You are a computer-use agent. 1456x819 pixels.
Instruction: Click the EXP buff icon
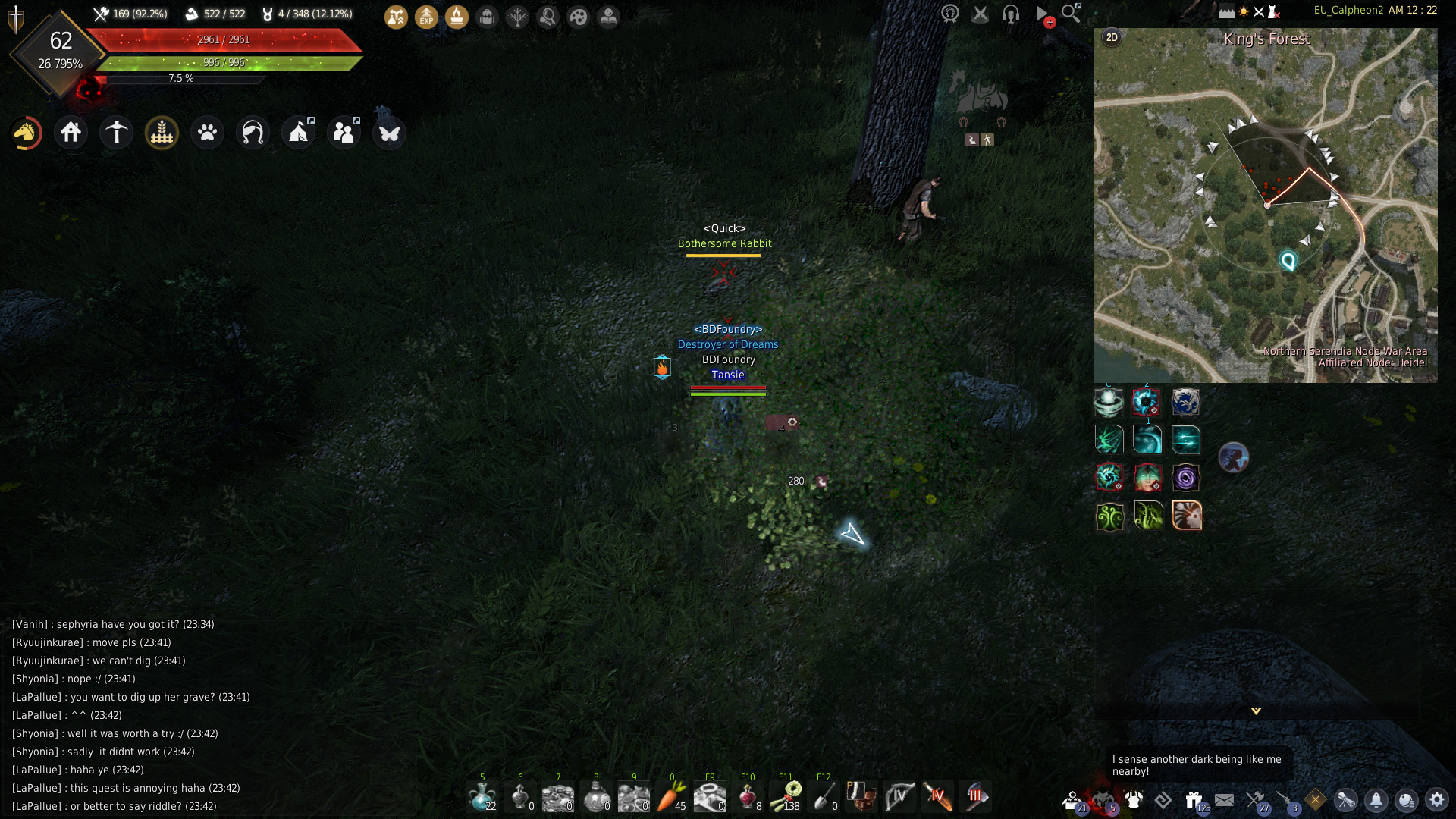tap(426, 17)
